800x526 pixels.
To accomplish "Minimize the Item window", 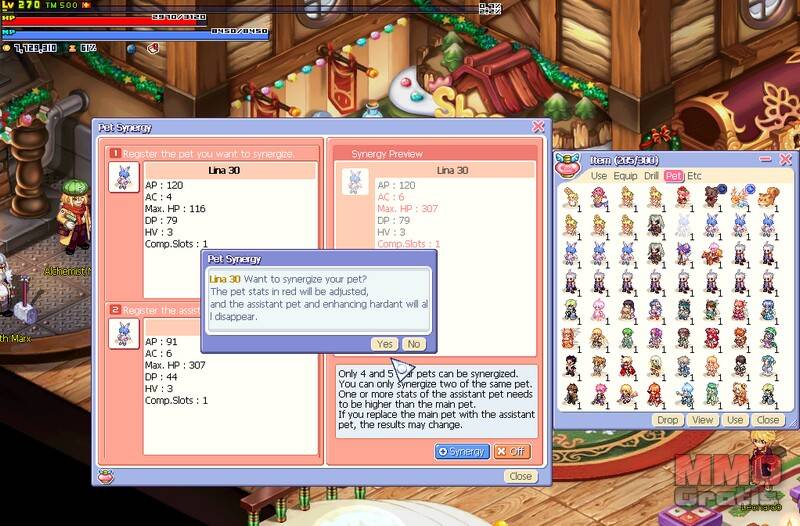I will [x=766, y=159].
